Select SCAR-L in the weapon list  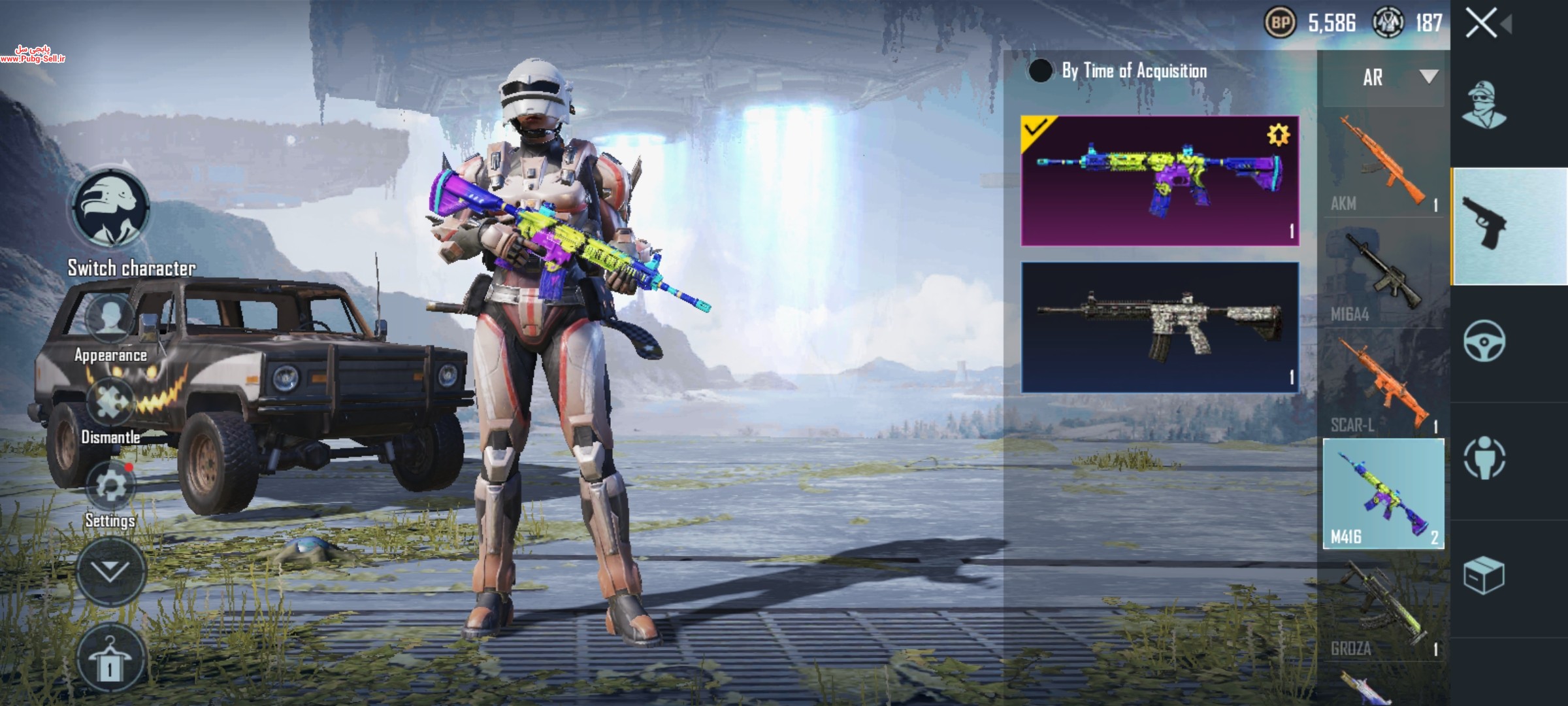(x=1383, y=387)
